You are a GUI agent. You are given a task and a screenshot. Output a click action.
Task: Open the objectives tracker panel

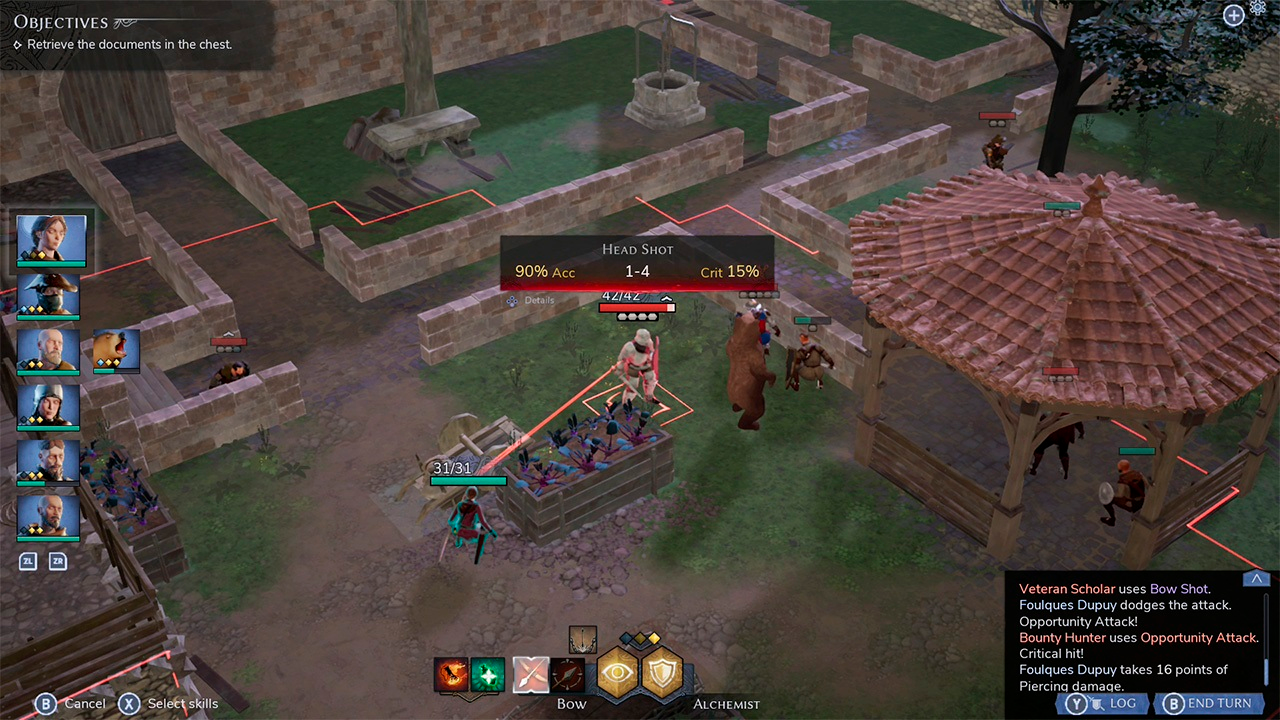pos(60,23)
